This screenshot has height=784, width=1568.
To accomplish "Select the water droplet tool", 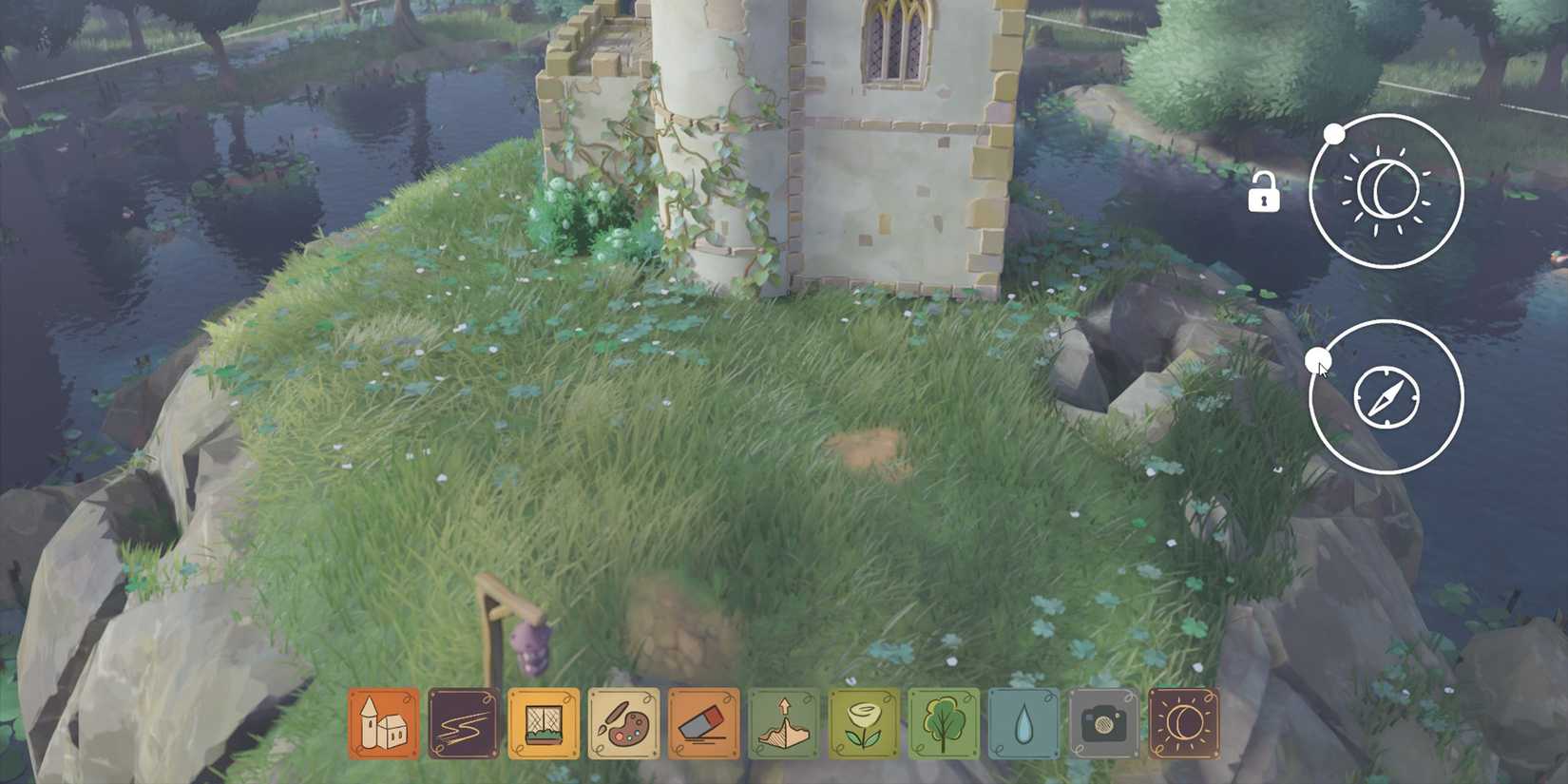I will click(x=1024, y=722).
